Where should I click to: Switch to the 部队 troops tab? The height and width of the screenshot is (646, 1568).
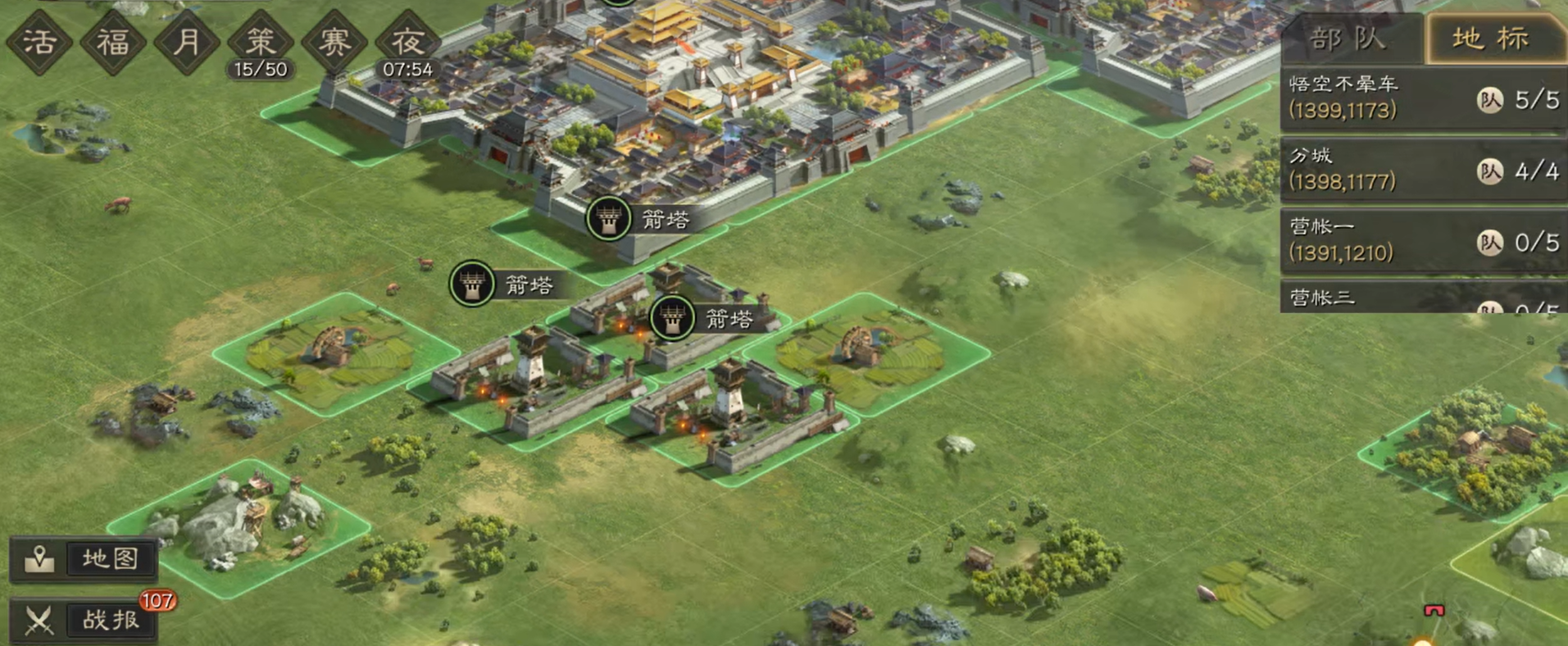(1350, 39)
